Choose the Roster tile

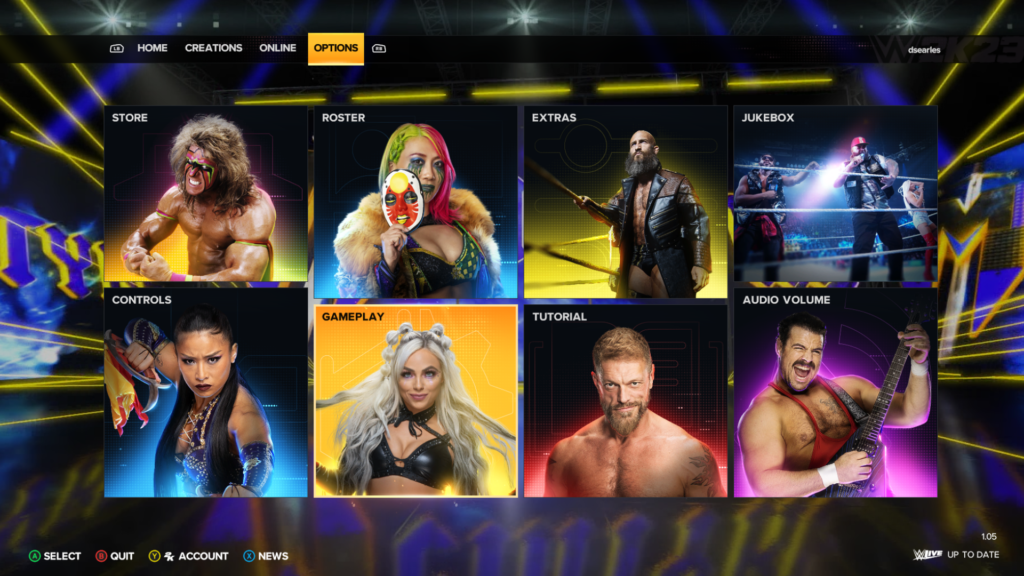[415, 202]
